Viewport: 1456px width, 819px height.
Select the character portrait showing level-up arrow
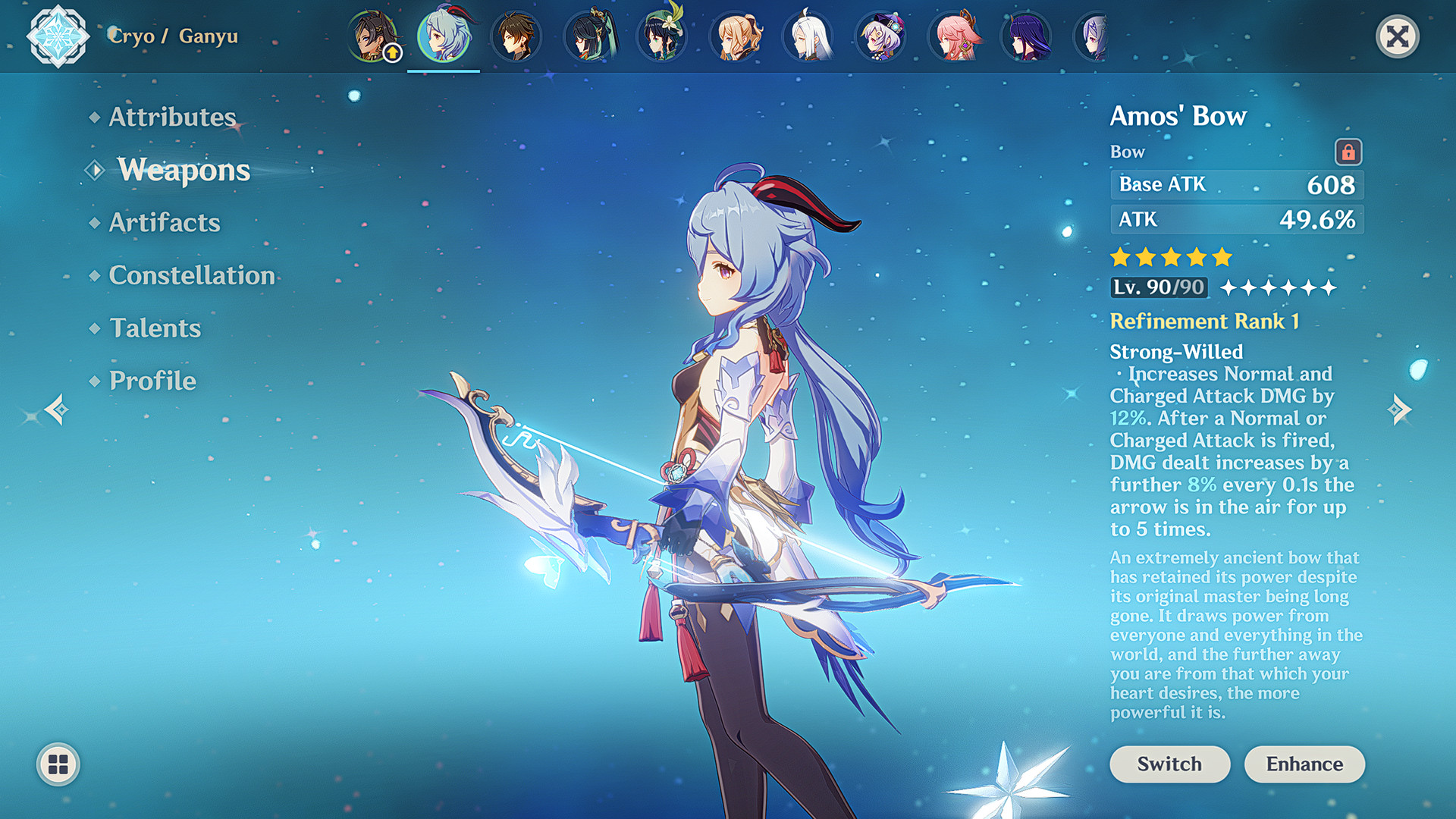[372, 36]
